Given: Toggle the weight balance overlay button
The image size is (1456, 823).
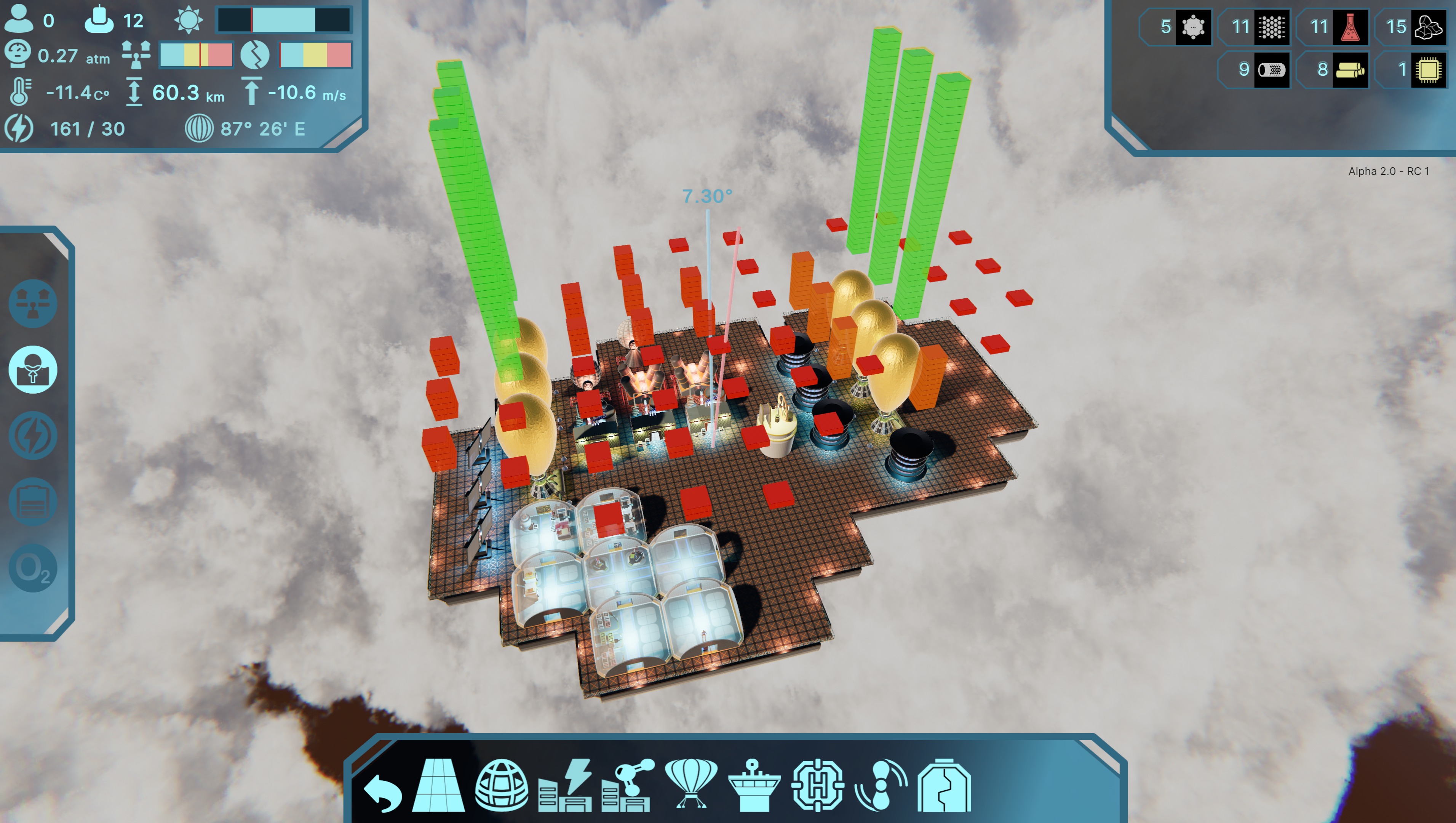Looking at the screenshot, I should click(33, 304).
